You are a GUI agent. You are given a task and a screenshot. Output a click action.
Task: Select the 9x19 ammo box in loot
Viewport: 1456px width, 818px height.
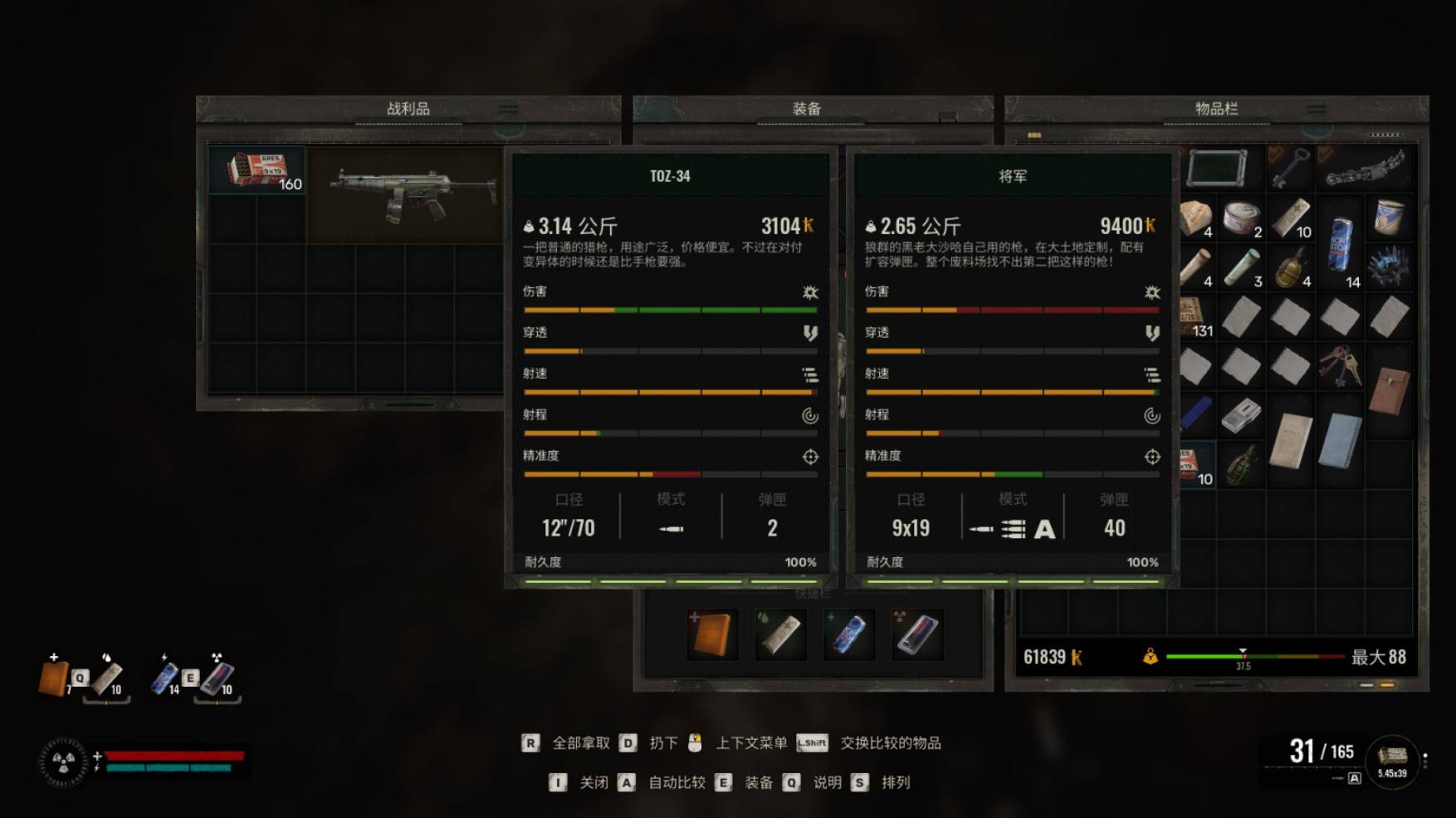pos(257,169)
